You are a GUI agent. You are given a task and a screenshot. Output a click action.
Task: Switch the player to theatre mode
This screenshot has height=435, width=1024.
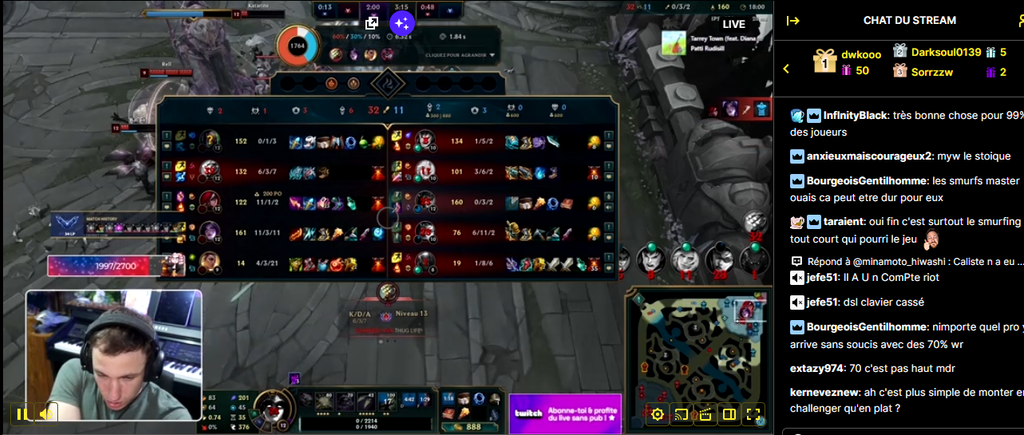tap(729, 414)
